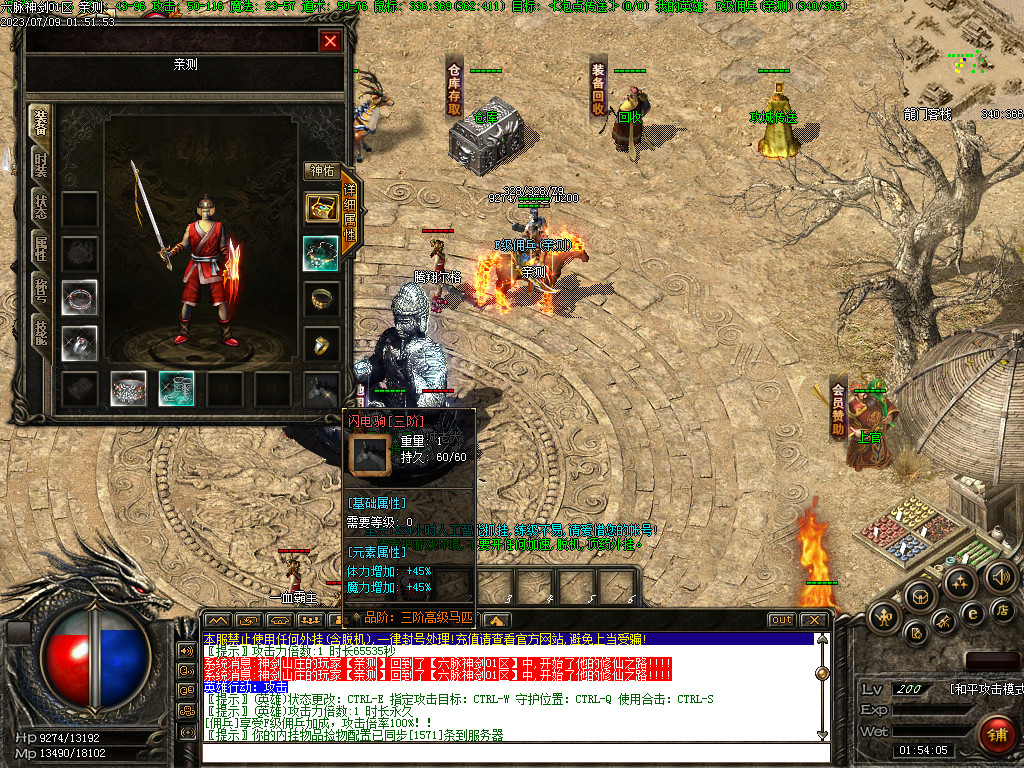The image size is (1024, 768).
Task: Expand the 详细属性 detailed attributes side tab
Action: click(x=351, y=213)
